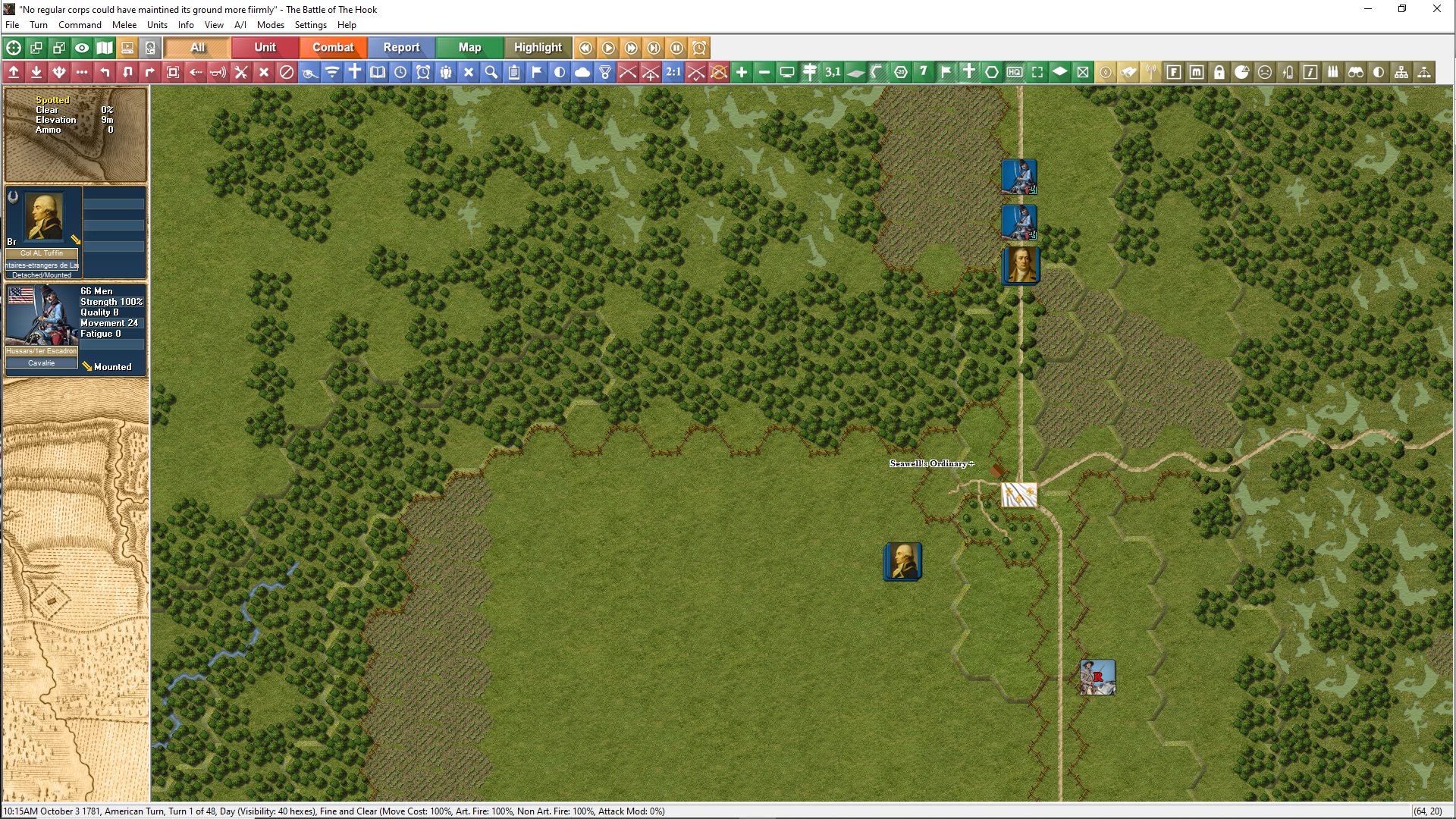This screenshot has height=819, width=1456.
Task: Select the Report toolbar tab
Action: point(401,47)
